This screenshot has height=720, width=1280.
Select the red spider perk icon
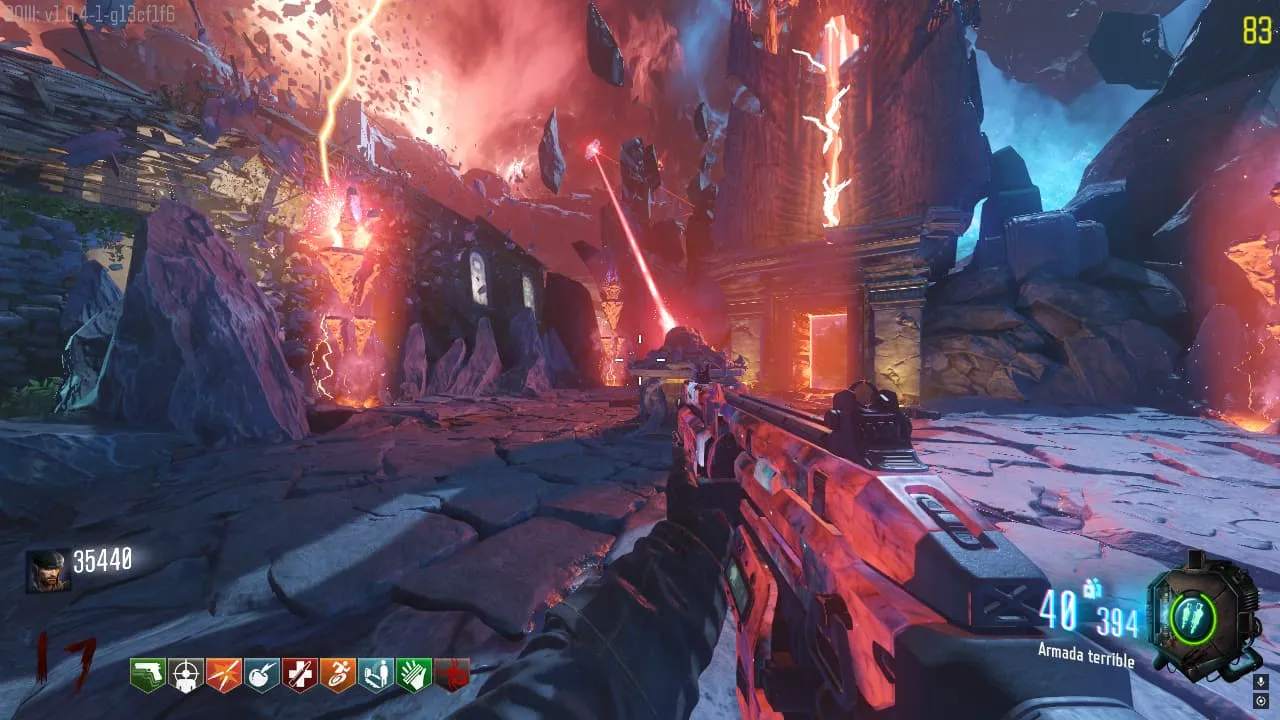(452, 675)
